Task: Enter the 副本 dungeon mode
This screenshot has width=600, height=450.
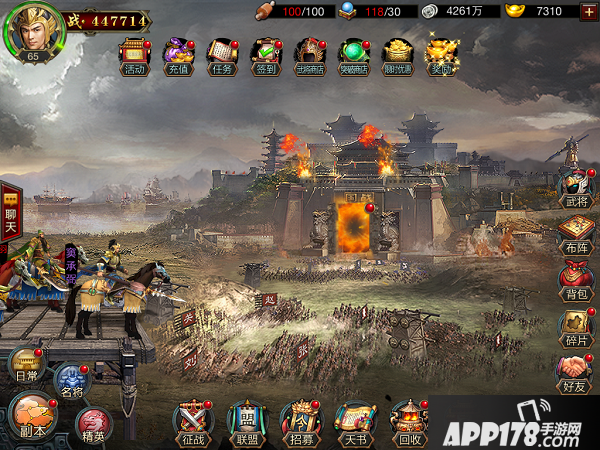Action: pyautogui.click(x=32, y=417)
